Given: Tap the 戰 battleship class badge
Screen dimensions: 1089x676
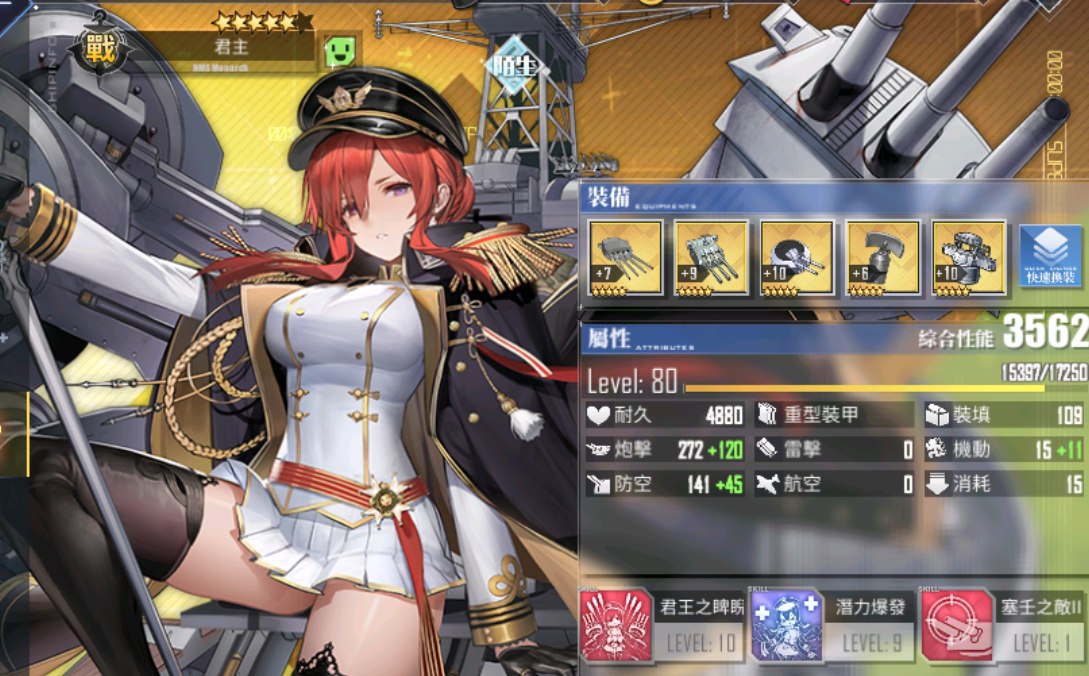Looking at the screenshot, I should [95, 45].
